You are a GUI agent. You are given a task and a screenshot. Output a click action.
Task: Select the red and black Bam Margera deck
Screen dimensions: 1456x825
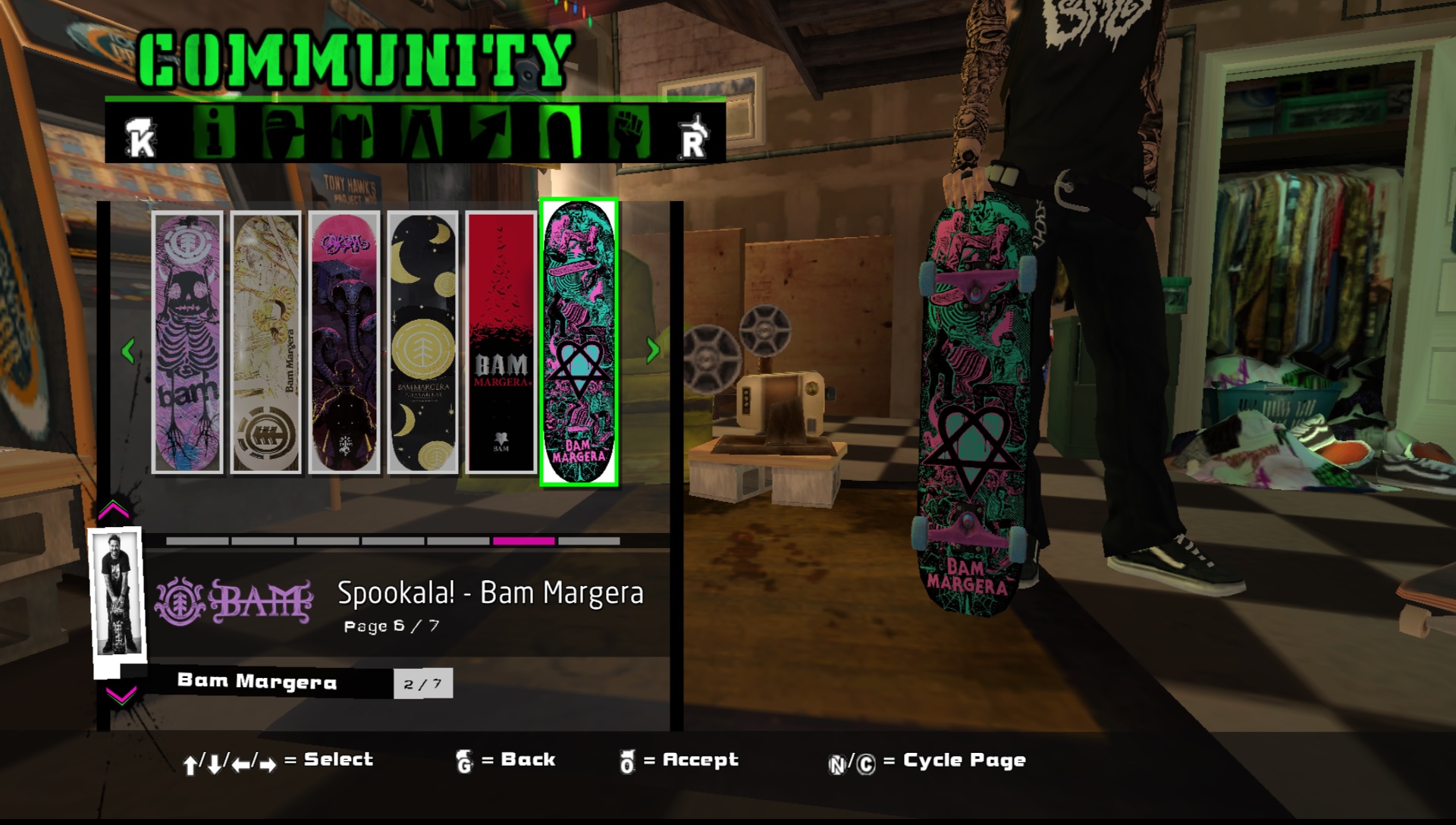pyautogui.click(x=500, y=343)
